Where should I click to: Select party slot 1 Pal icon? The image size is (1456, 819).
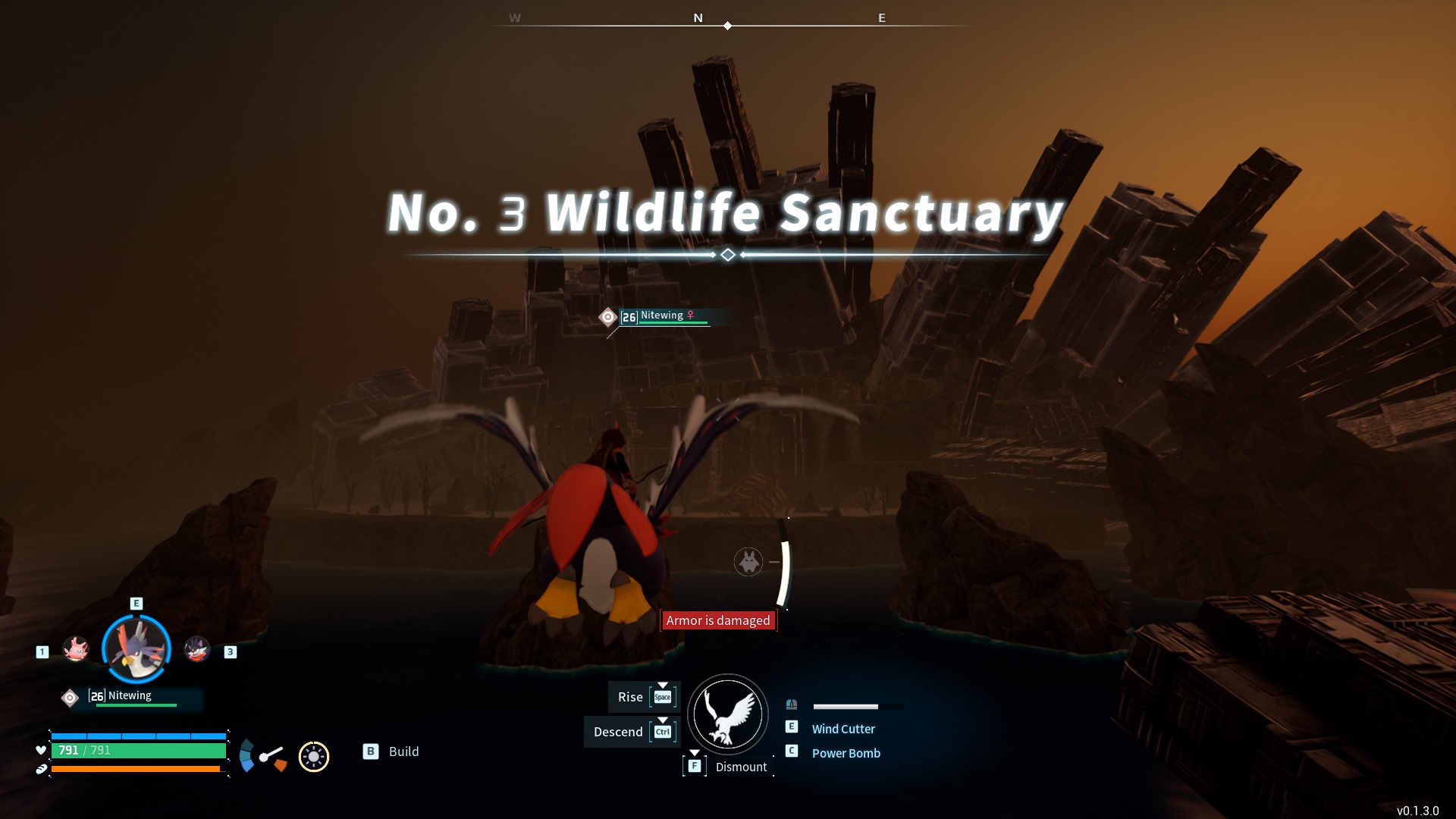76,649
